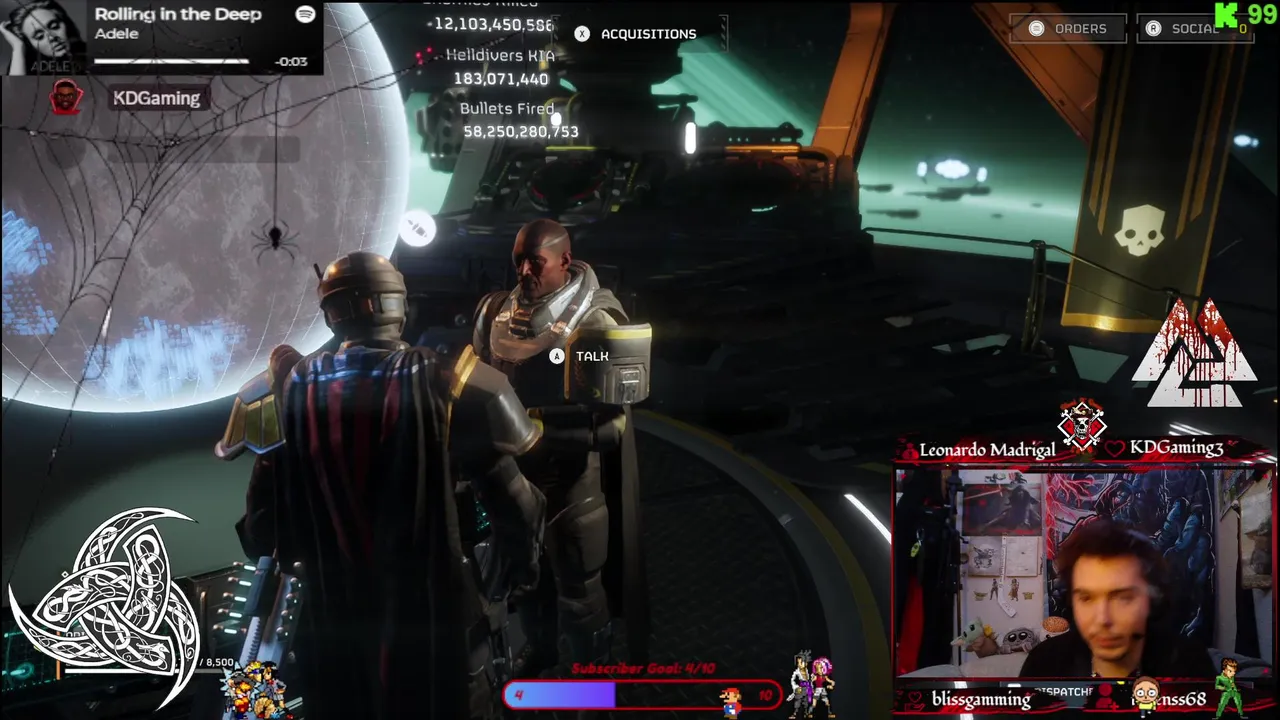1280x720 pixels.
Task: Open the Acquisitions menu
Action: 636,34
